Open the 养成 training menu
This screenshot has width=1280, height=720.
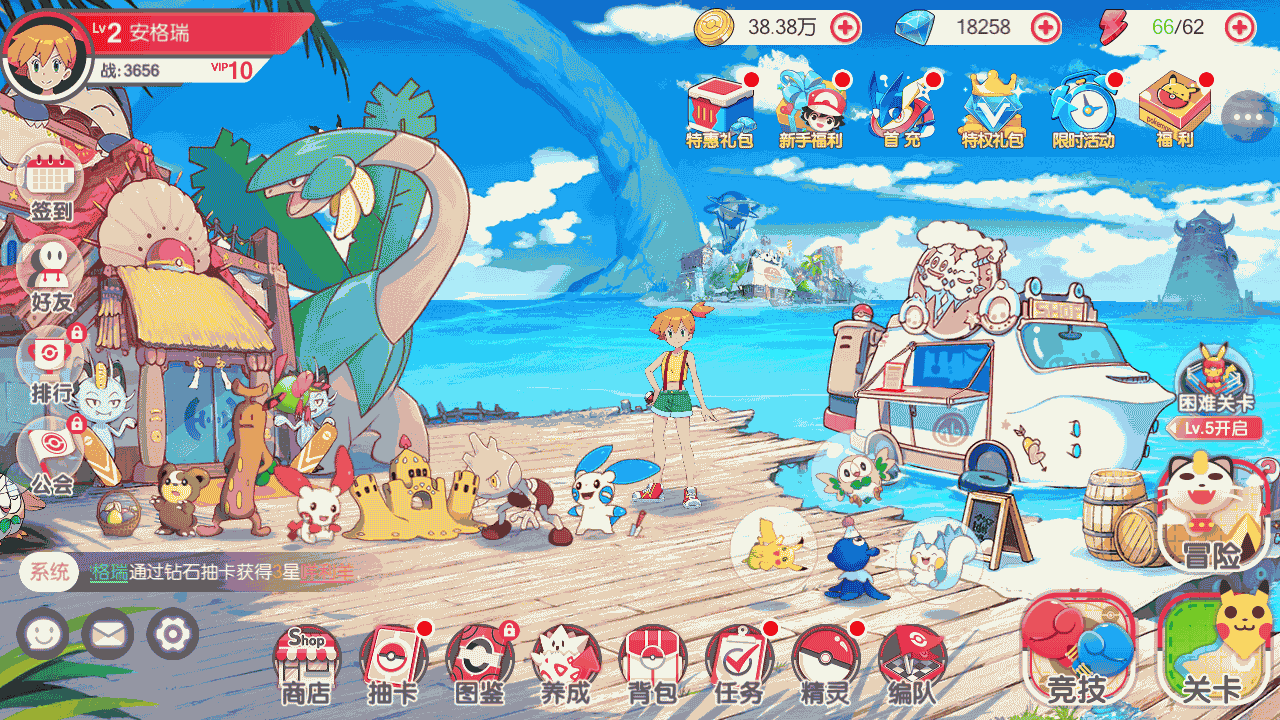[566, 663]
